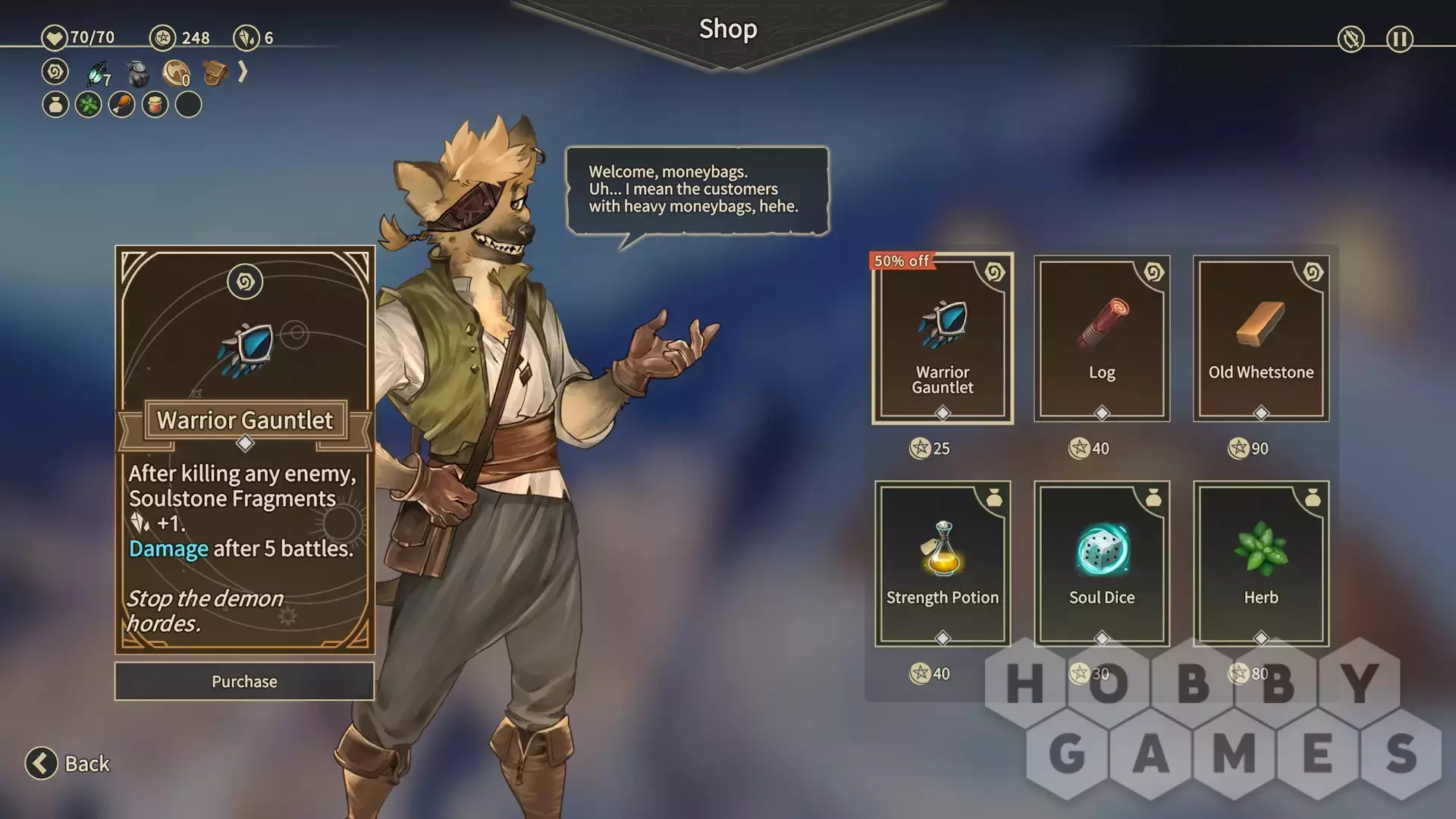
Task: Pause the game
Action: click(1399, 39)
